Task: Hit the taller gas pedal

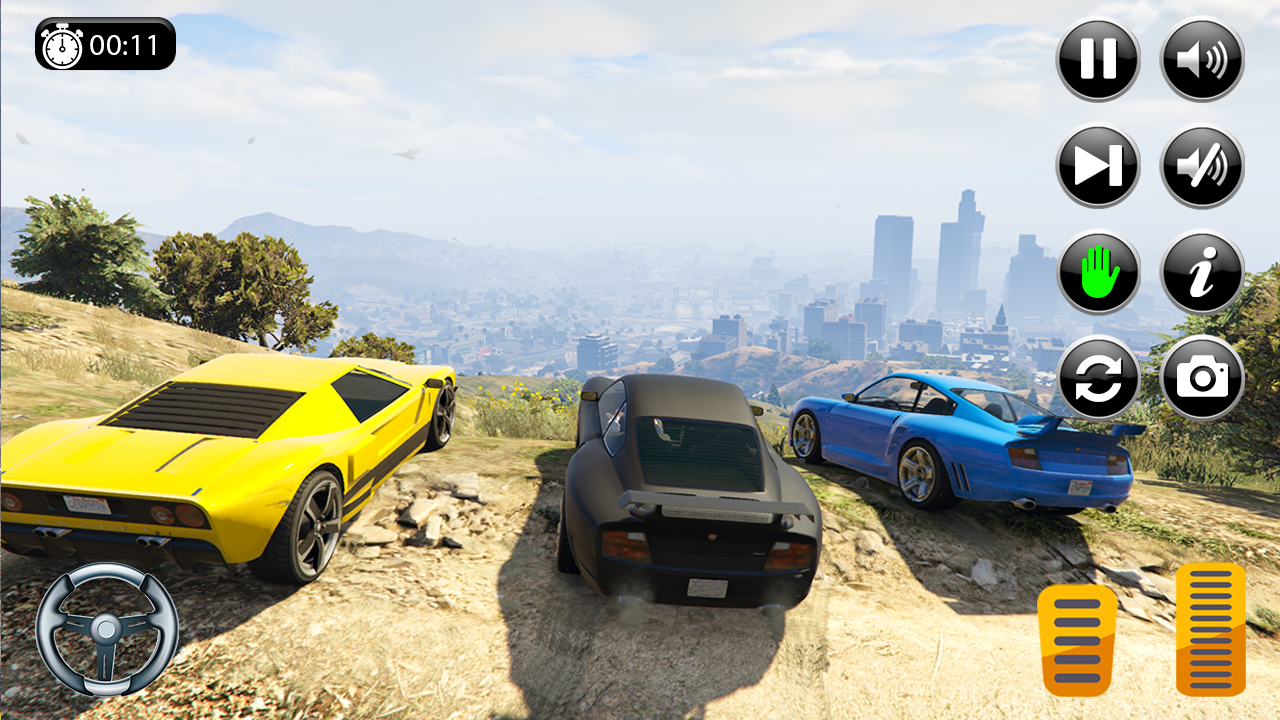Action: [1210, 629]
